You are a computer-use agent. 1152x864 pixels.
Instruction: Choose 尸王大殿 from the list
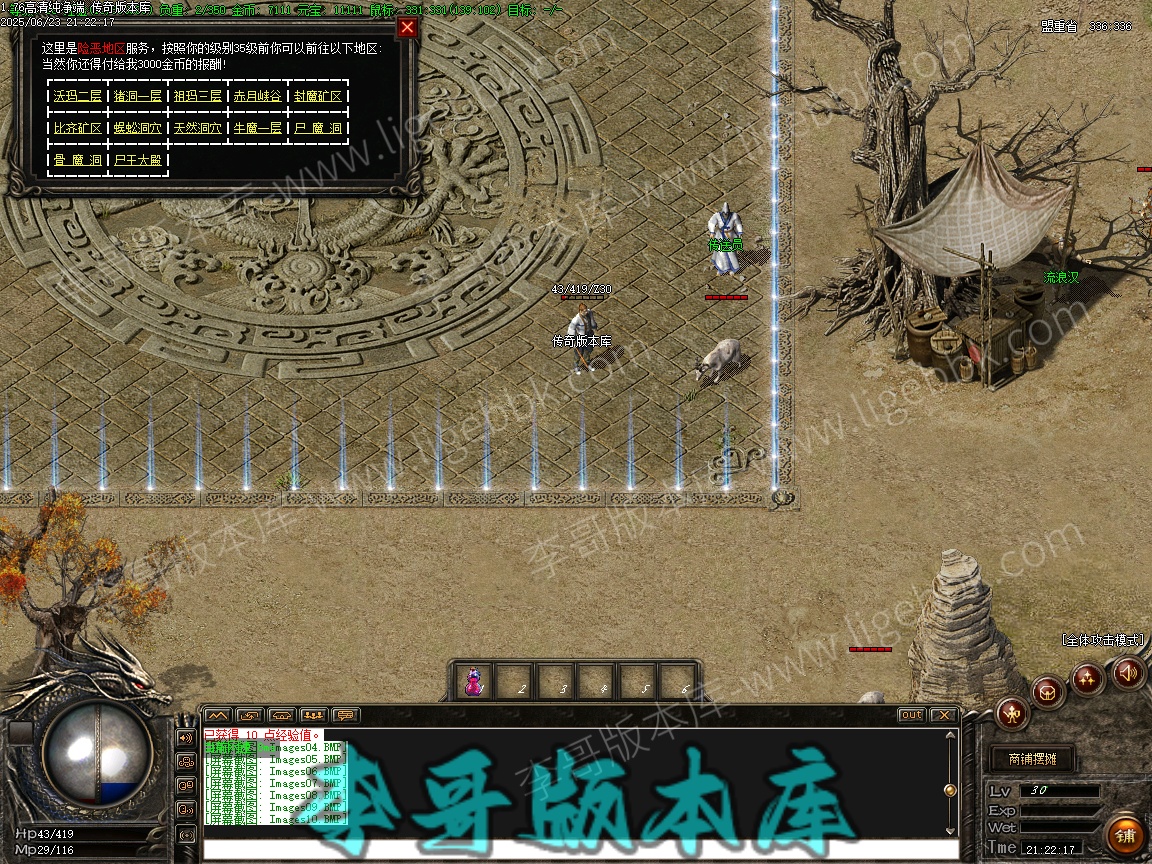(138, 160)
